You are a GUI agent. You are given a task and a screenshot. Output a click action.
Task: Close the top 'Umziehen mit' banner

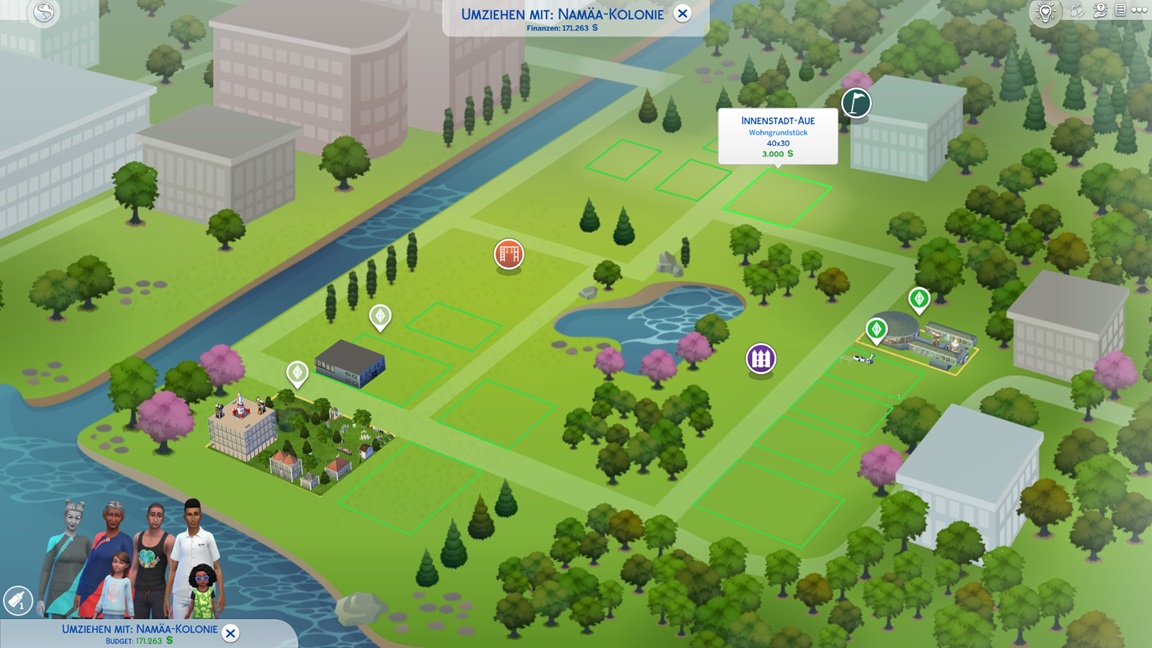click(x=682, y=13)
